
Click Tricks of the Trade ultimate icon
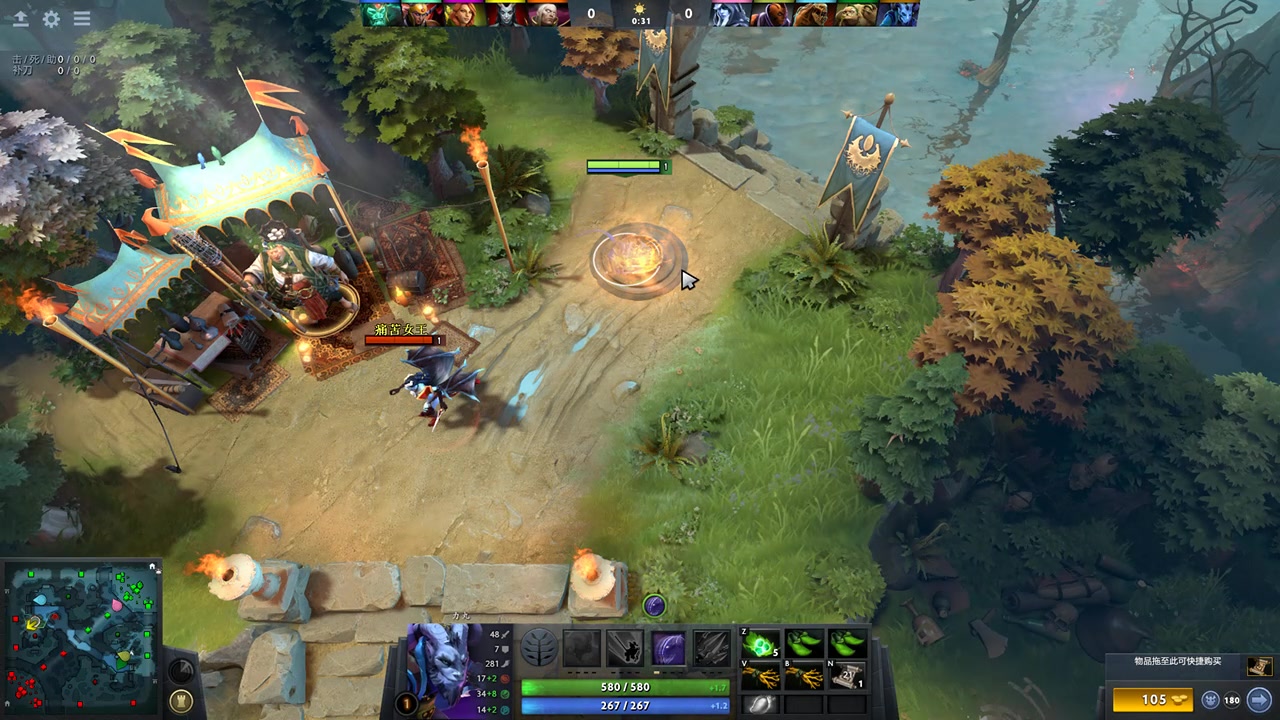tap(668, 648)
